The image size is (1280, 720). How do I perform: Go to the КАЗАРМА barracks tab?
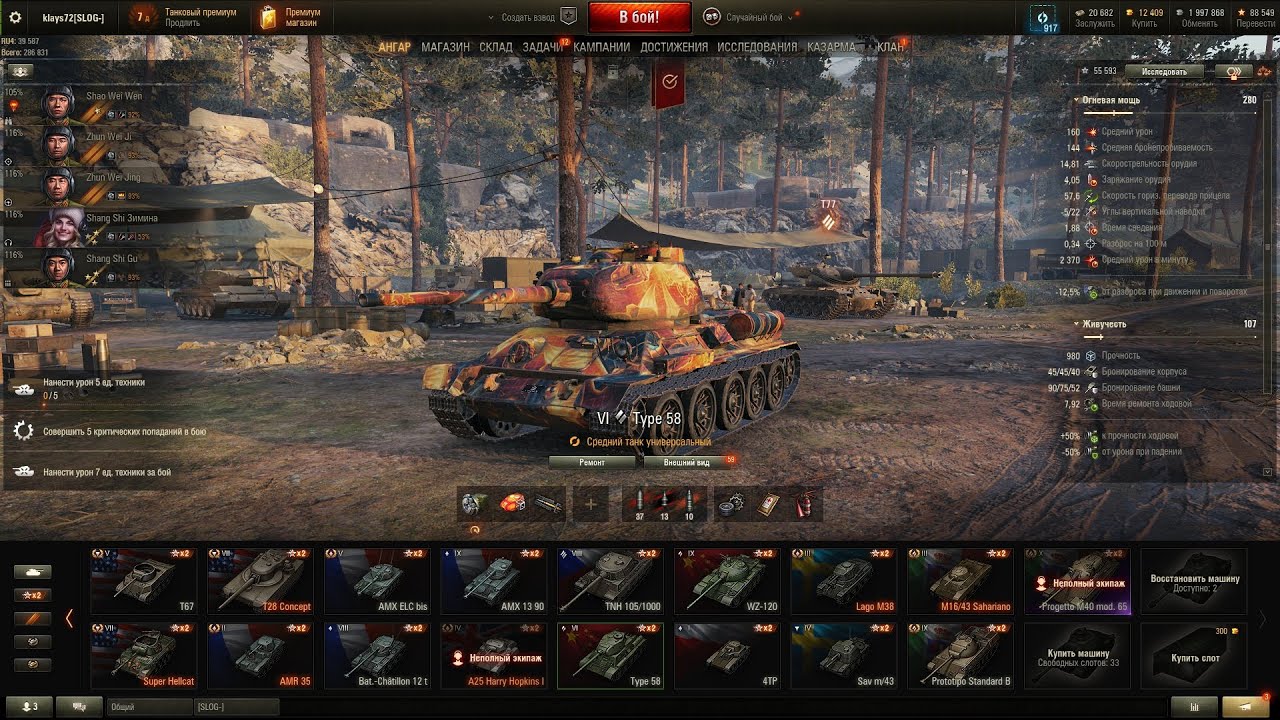tap(832, 47)
